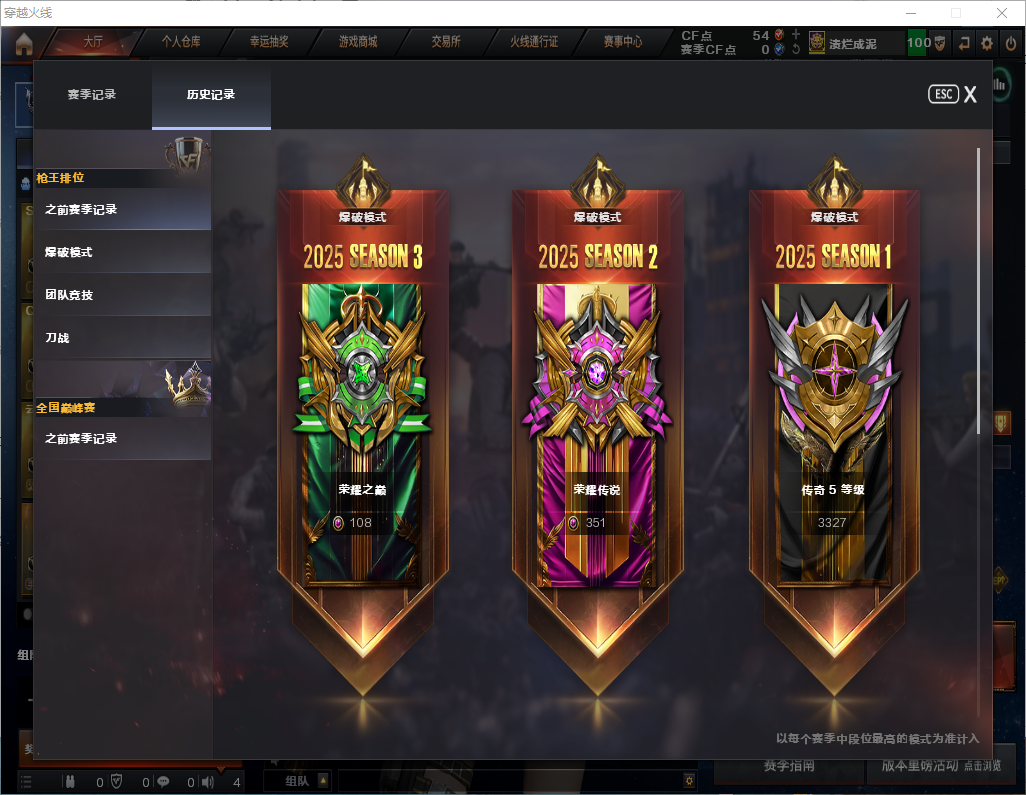Open the 火线通行证 battle pass tab
Image resolution: width=1026 pixels, height=795 pixels.
tap(534, 42)
